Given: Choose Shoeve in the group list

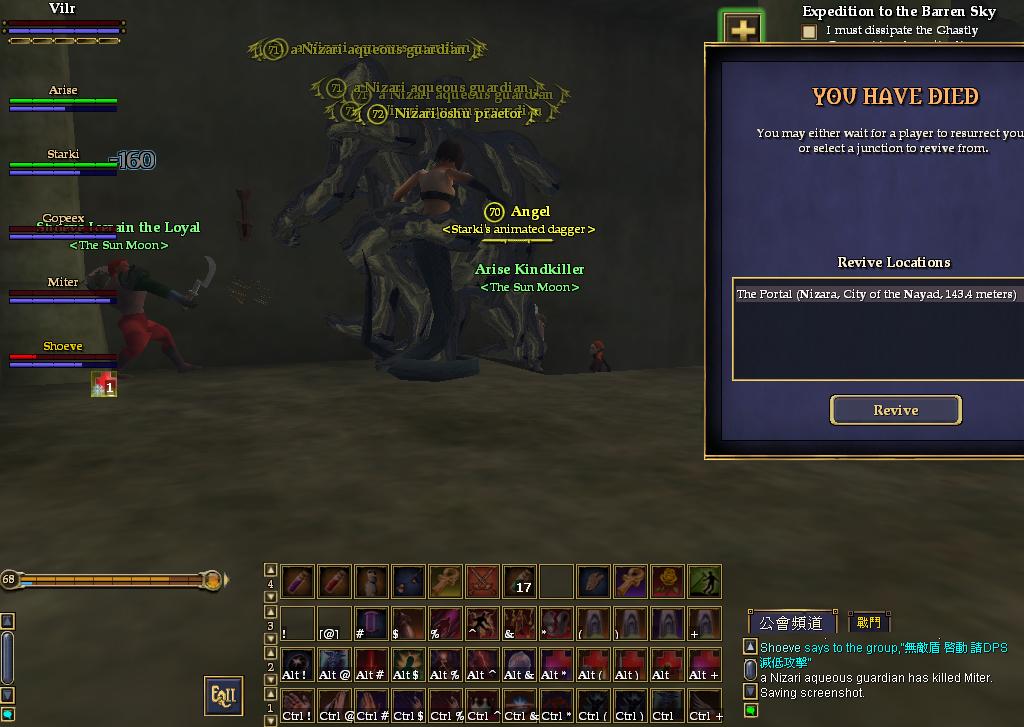Looking at the screenshot, I should [63, 353].
